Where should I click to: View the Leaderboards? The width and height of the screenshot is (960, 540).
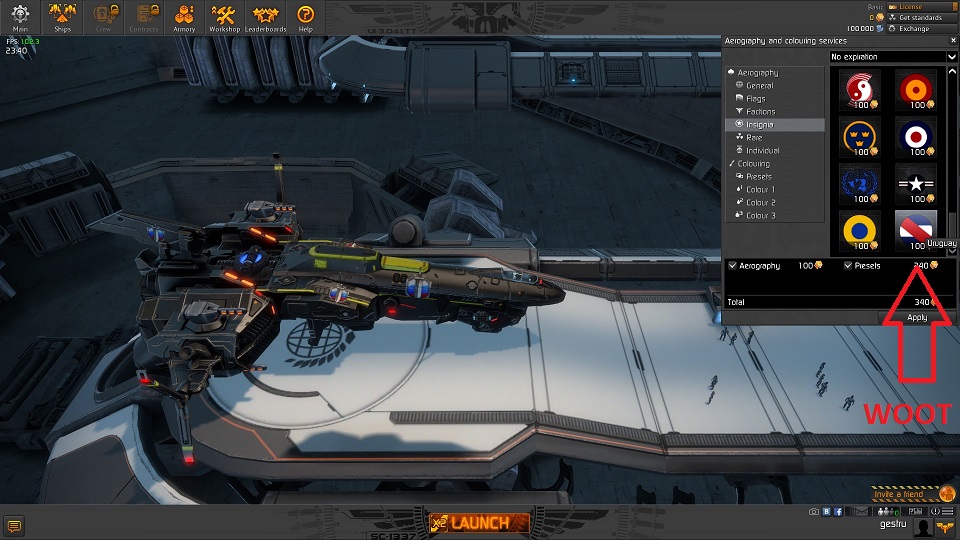[x=267, y=16]
